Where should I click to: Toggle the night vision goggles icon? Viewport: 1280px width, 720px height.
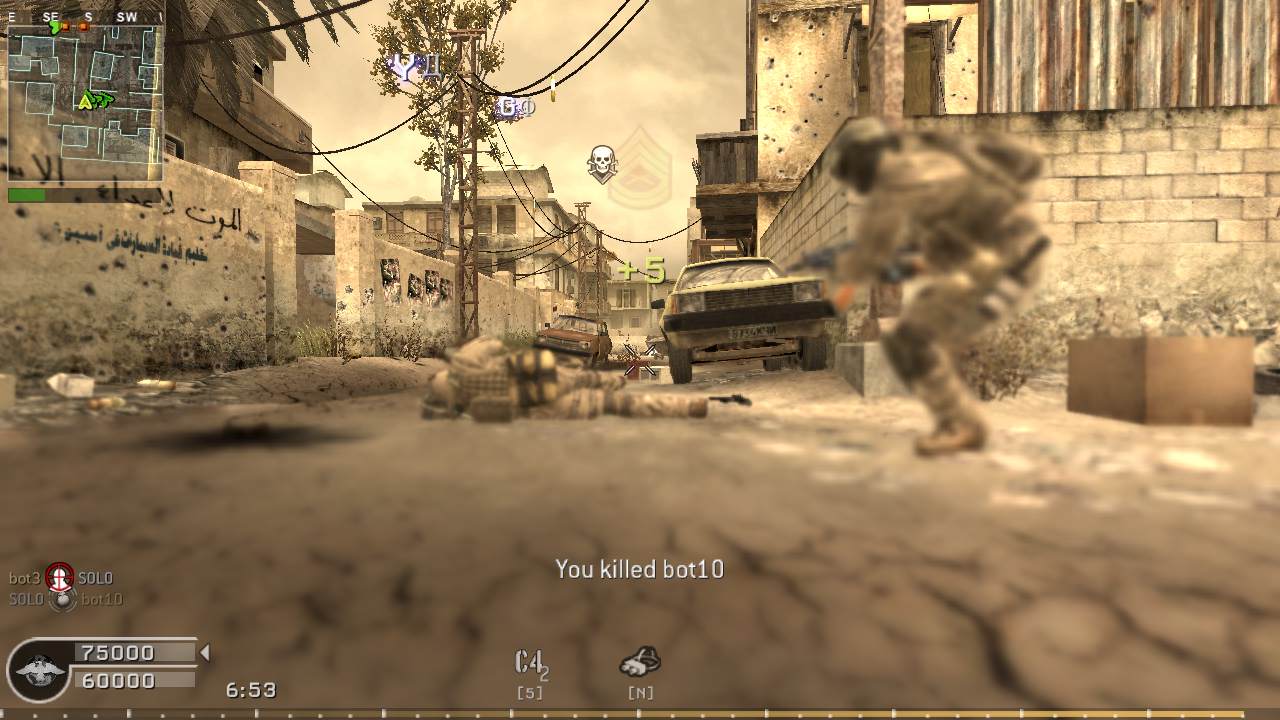point(640,660)
